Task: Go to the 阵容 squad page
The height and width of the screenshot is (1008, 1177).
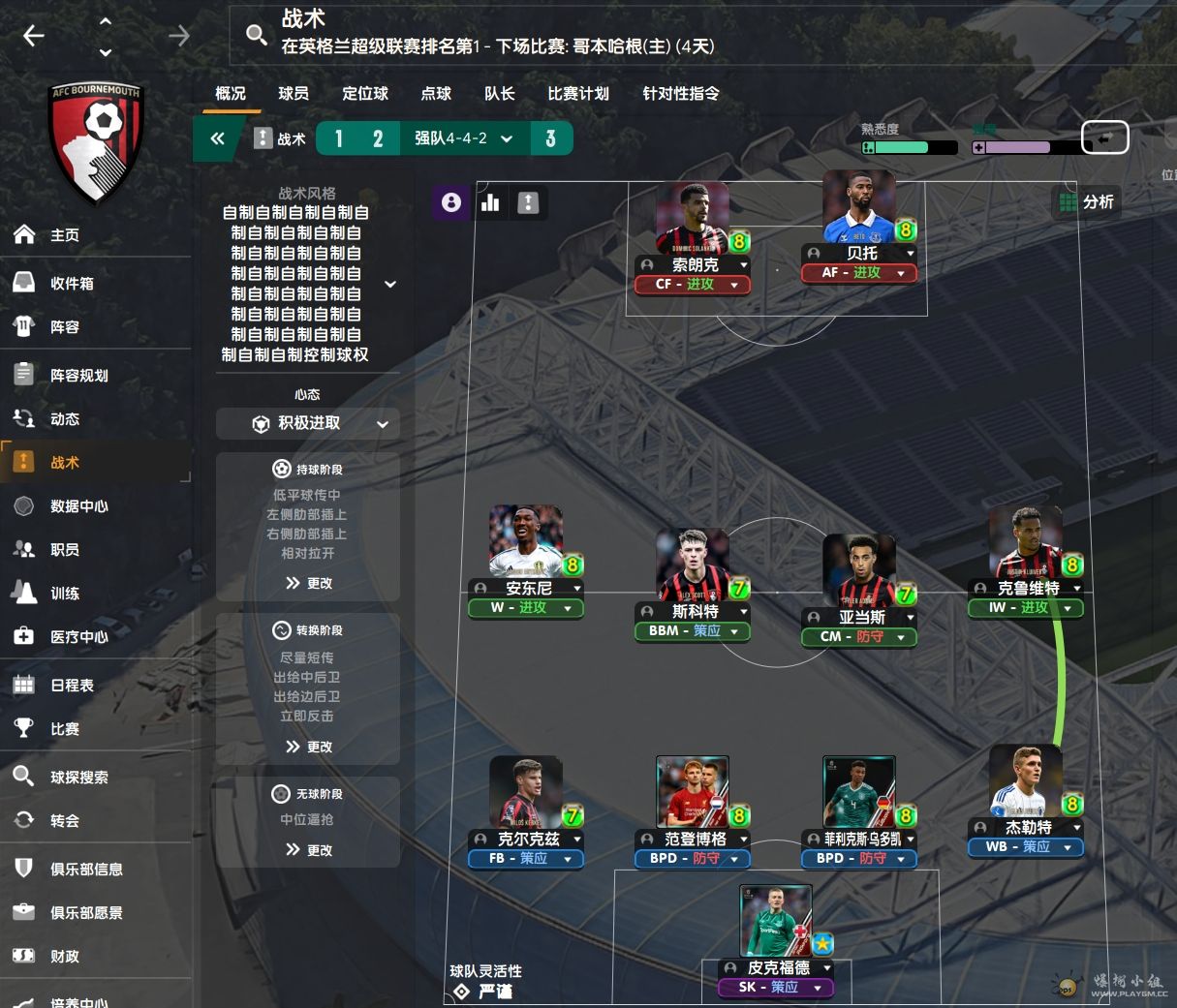Action: (x=65, y=327)
